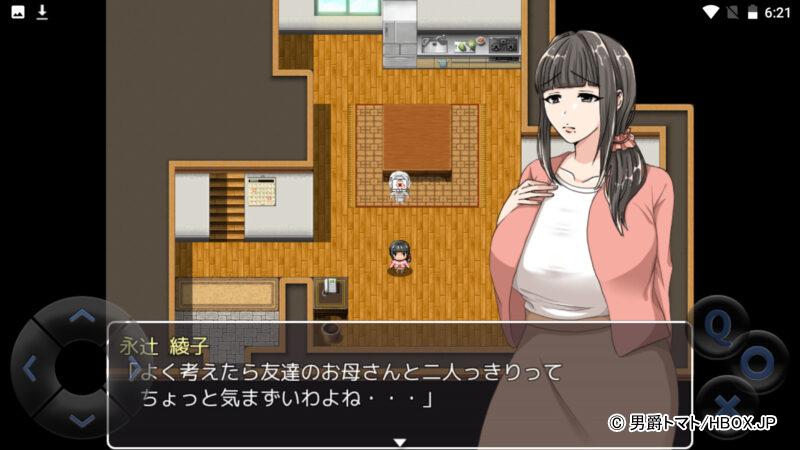Viewport: 800px width, 450px height.
Task: Tap the D-pad left arrow
Action: coord(29,369)
